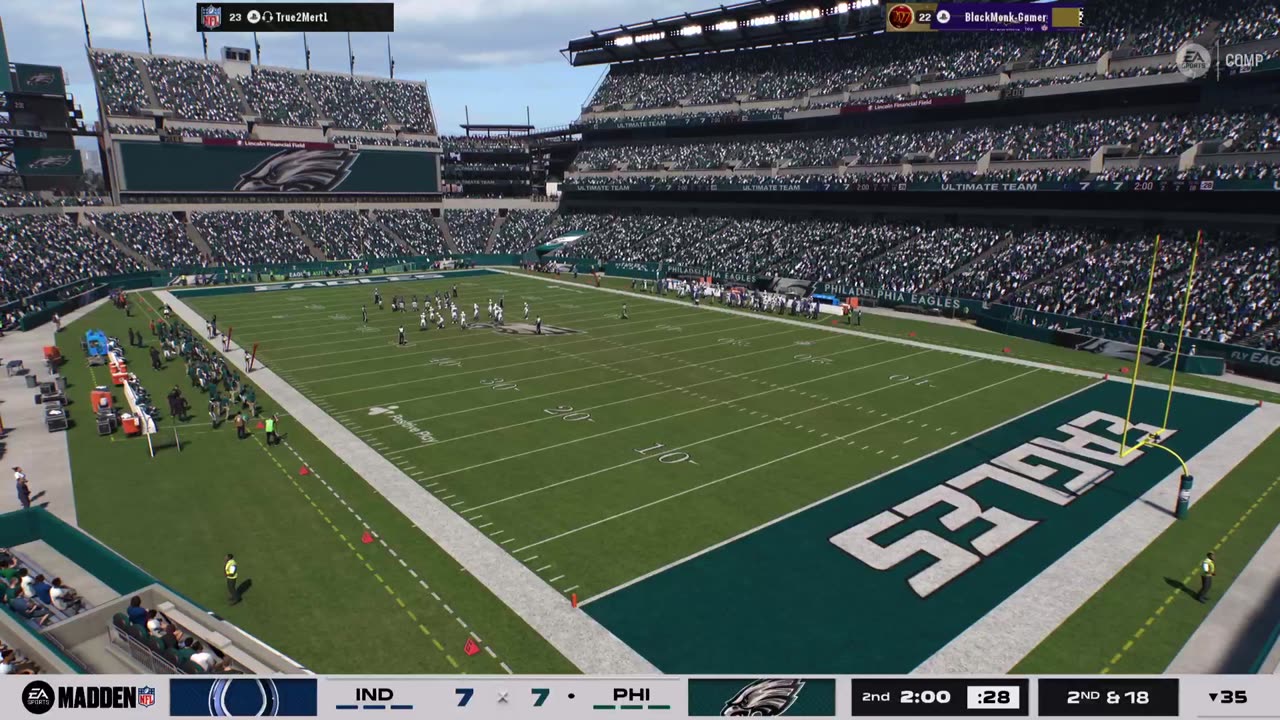Select the True2Mert1 player banner
This screenshot has width=1280, height=720.
[295, 17]
